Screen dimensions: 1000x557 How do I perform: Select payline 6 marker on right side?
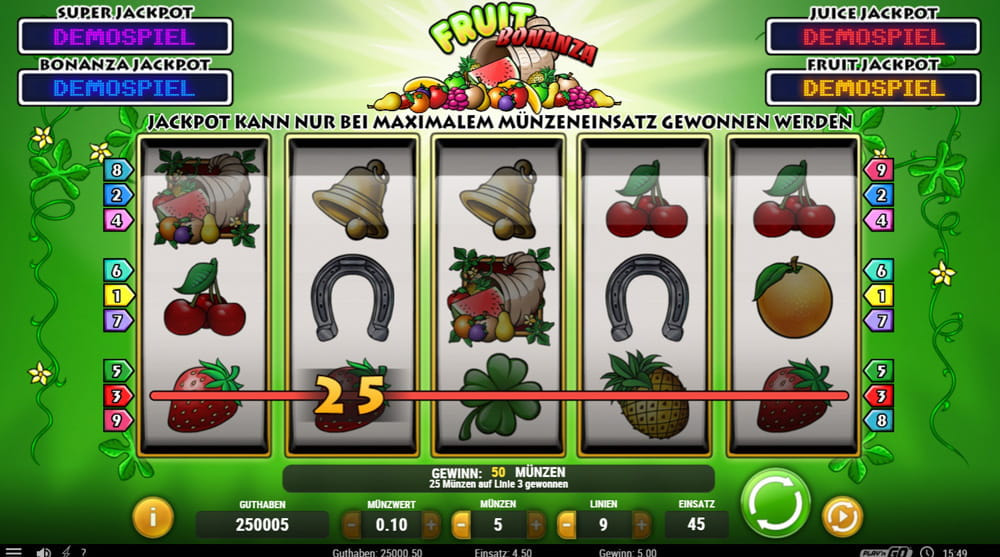(x=879, y=271)
